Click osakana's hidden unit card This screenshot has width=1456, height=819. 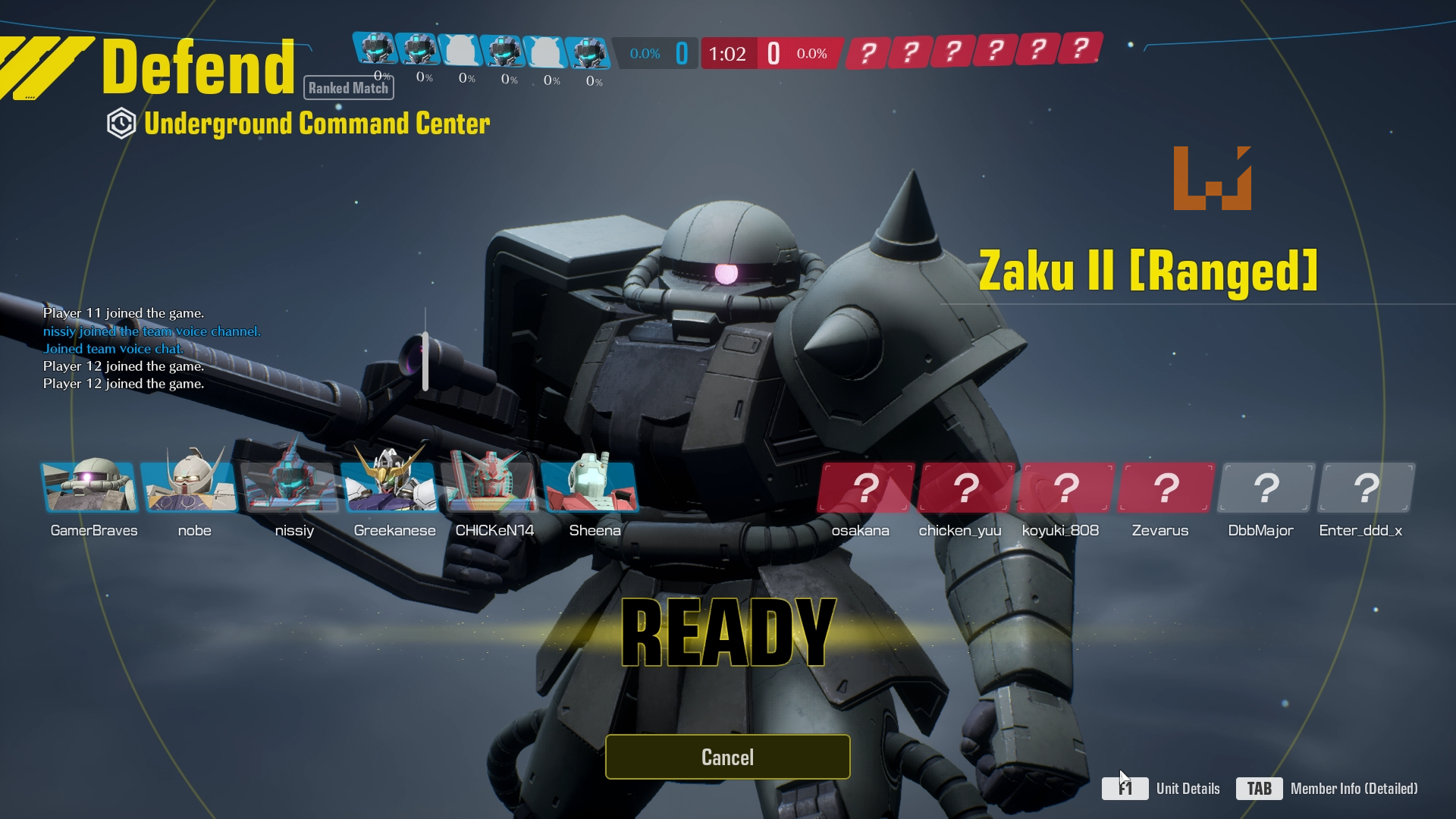click(x=866, y=488)
